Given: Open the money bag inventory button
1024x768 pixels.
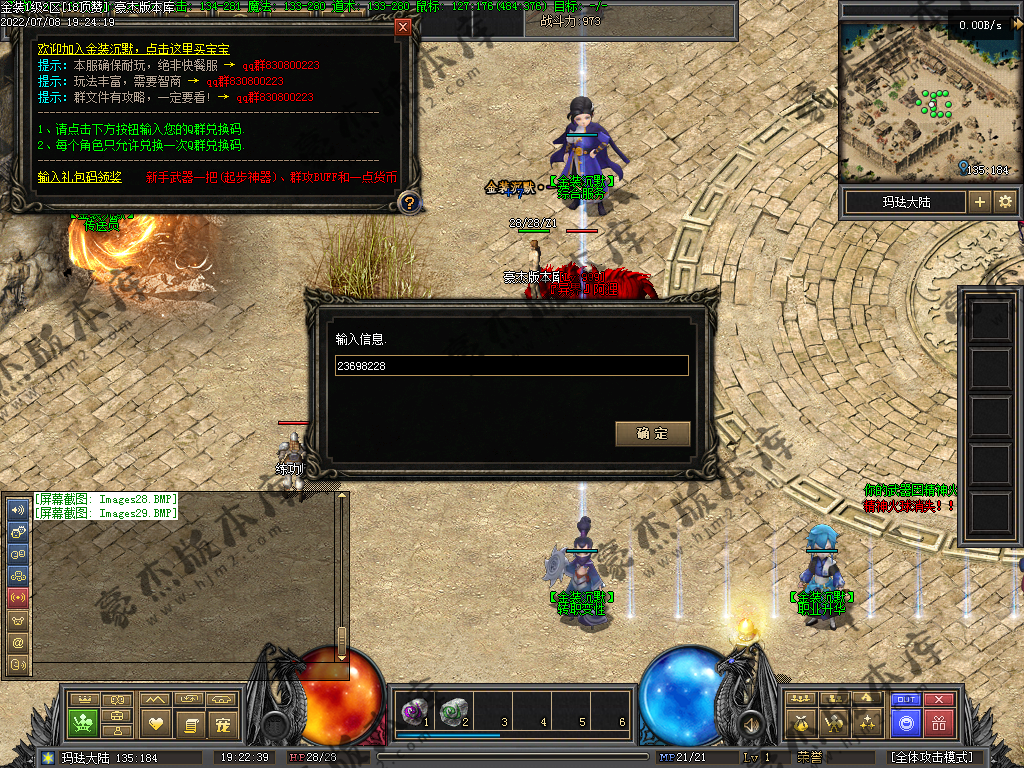Looking at the screenshot, I should (x=800, y=722).
